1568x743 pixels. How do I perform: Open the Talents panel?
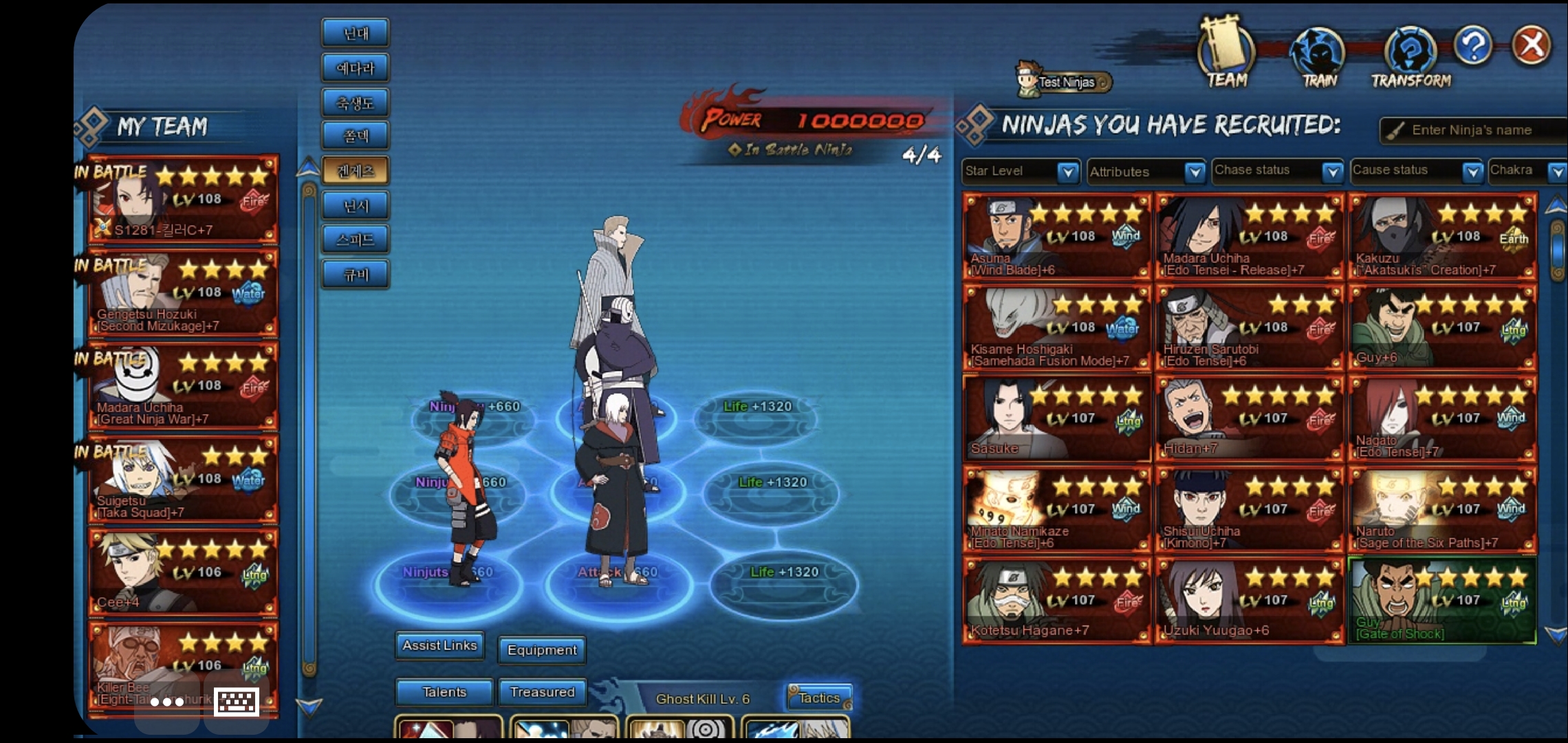pyautogui.click(x=444, y=692)
